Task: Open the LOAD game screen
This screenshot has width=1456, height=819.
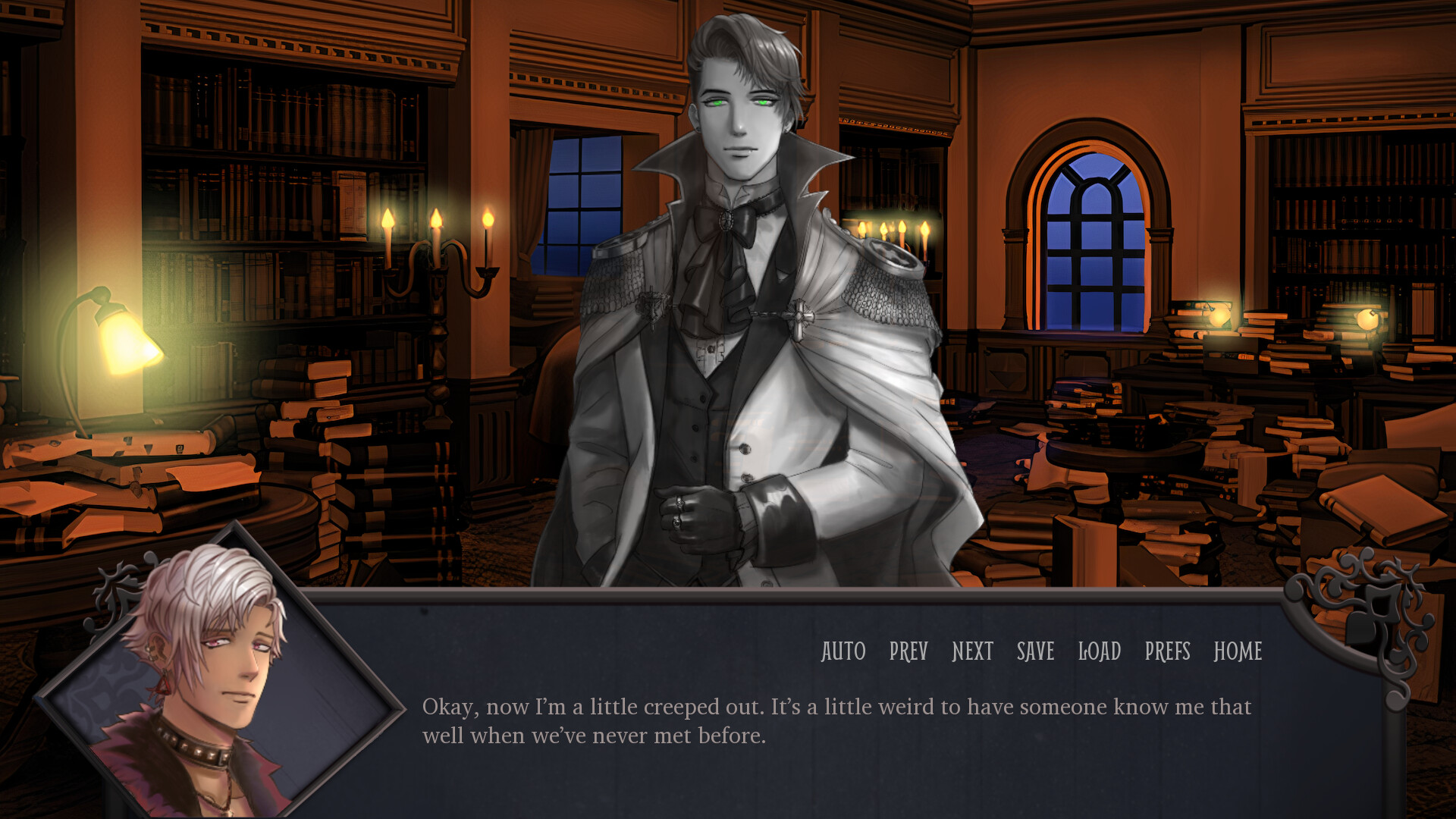Action: point(1098,652)
